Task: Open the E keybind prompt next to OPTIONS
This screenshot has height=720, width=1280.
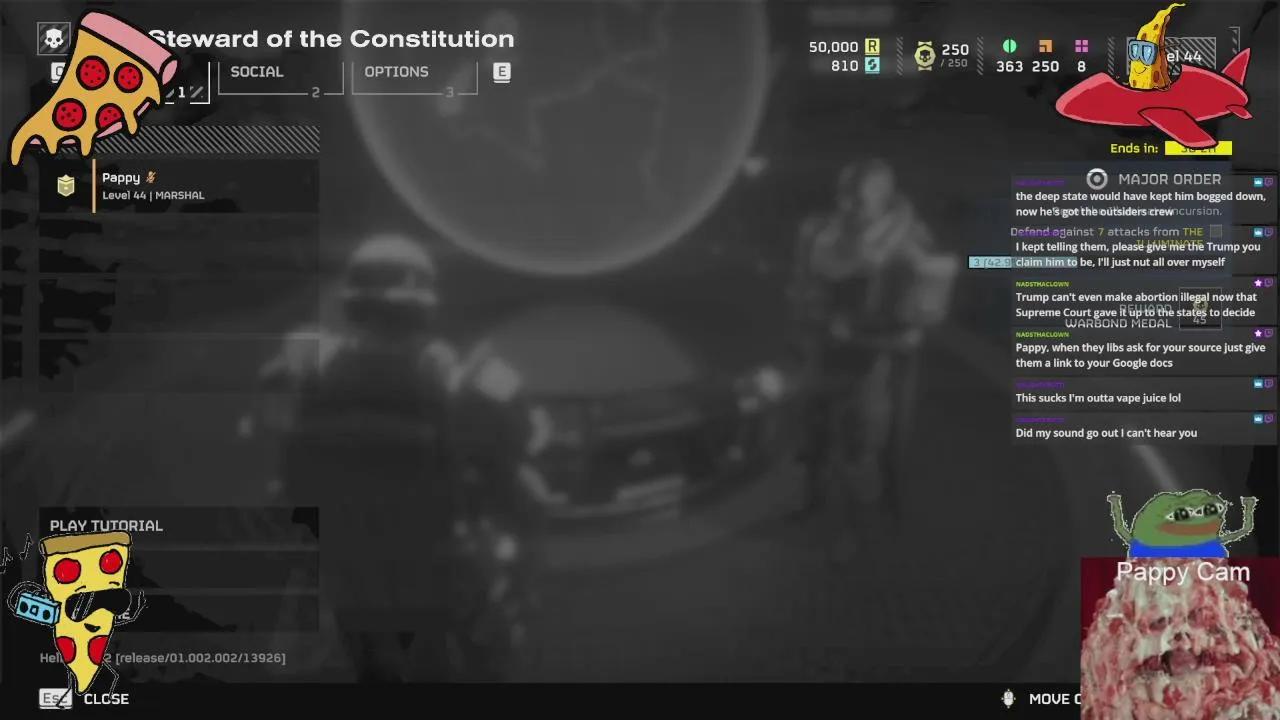Action: pyautogui.click(x=501, y=72)
